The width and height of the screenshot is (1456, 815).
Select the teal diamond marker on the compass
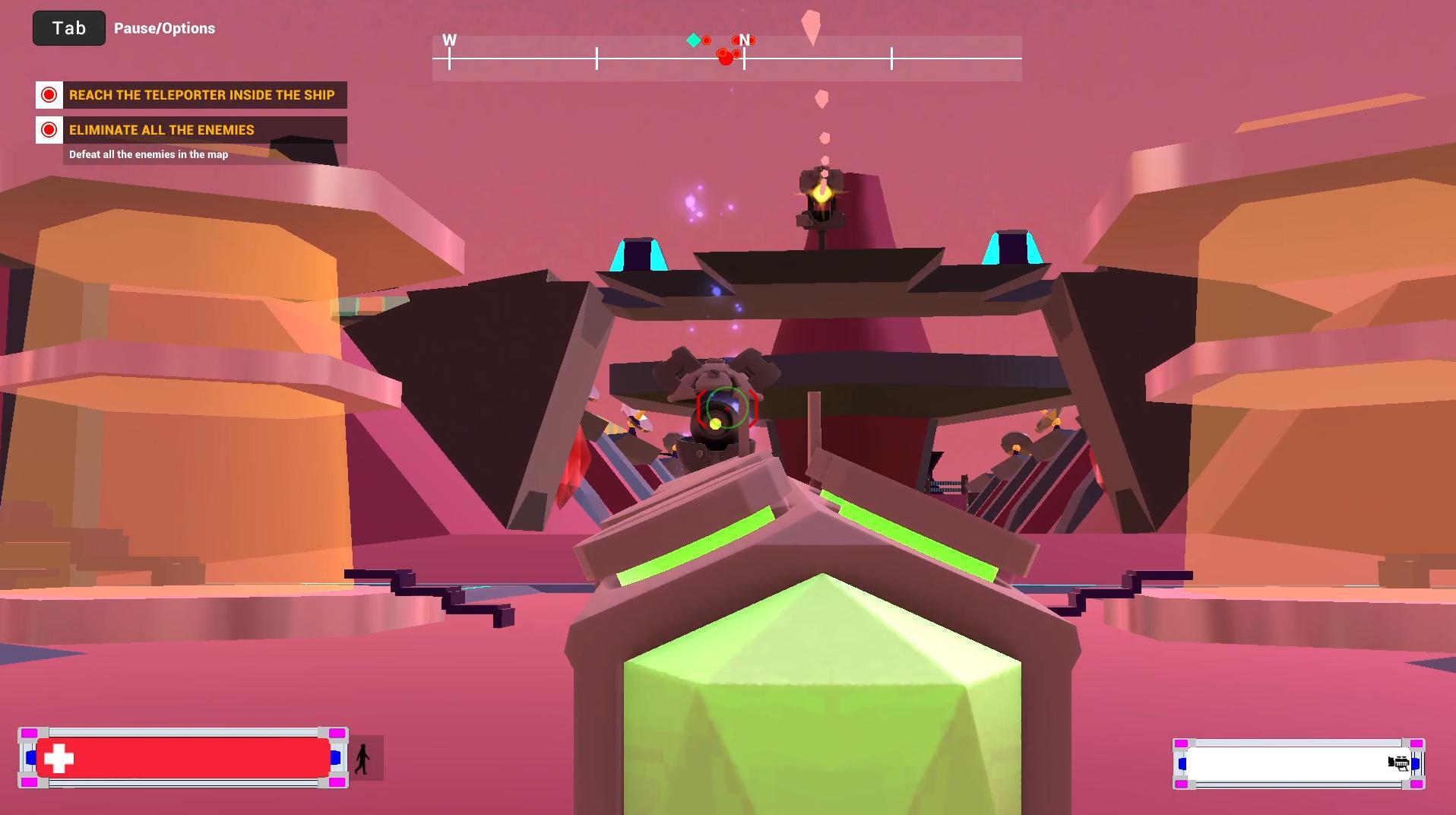click(x=693, y=40)
